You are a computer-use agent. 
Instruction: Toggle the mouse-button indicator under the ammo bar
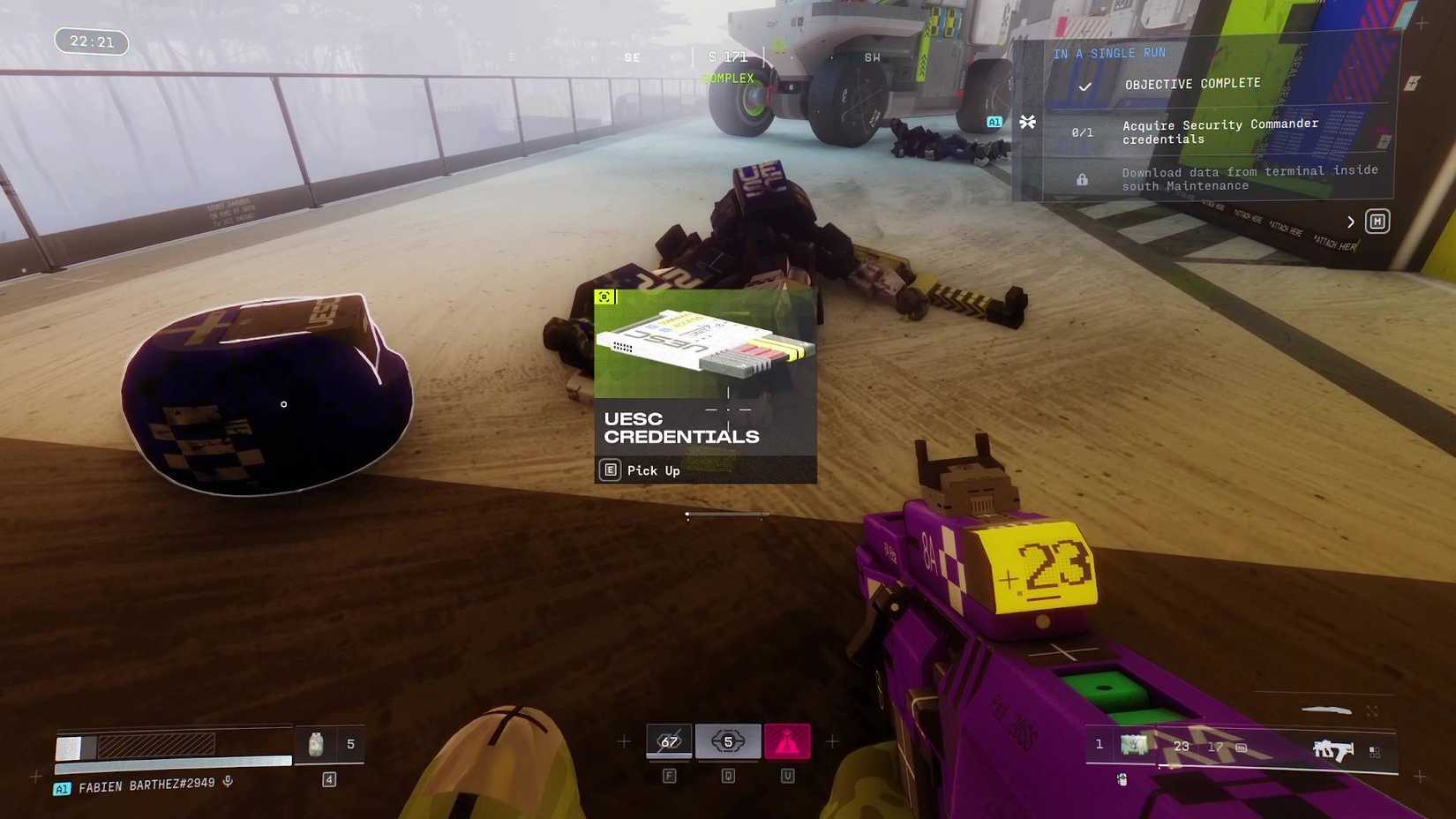point(1121,779)
